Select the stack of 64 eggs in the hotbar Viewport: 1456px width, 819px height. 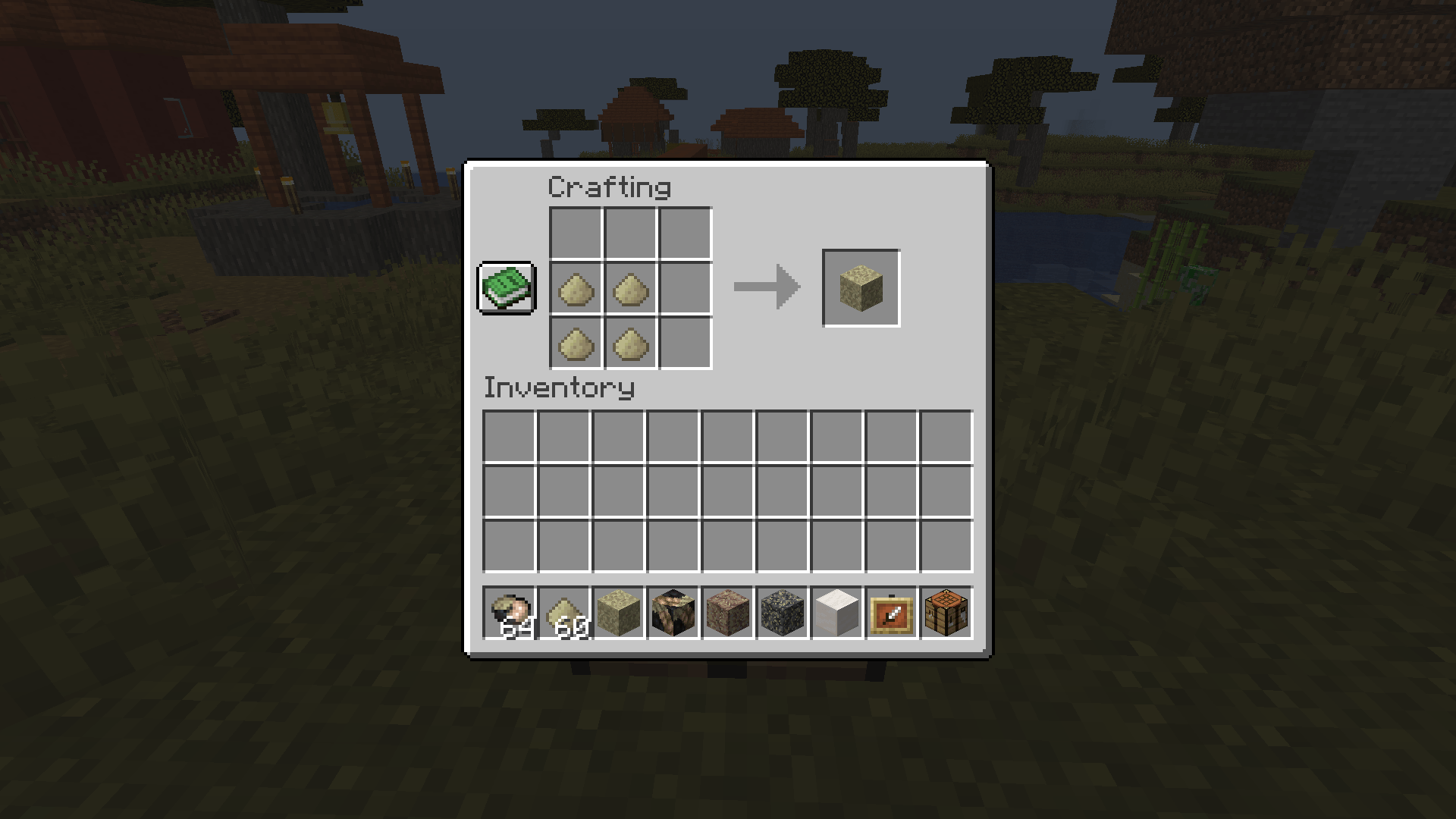pos(510,613)
